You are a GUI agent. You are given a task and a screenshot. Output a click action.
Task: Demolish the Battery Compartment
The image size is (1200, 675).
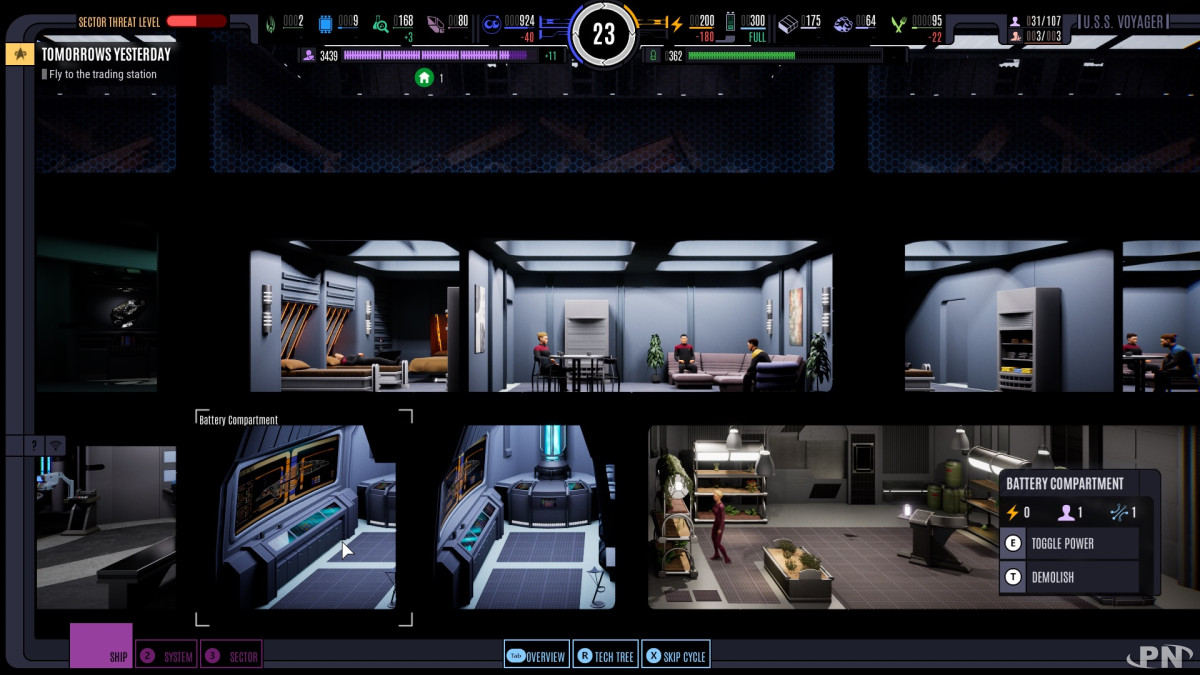[x=1070, y=578]
